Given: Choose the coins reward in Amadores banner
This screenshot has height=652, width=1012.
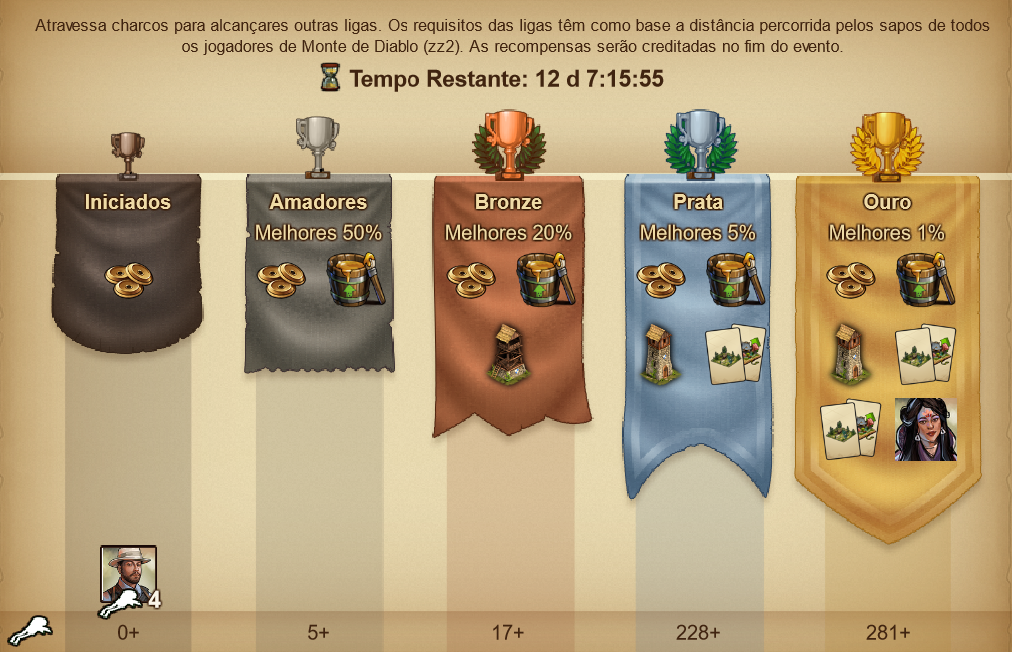Looking at the screenshot, I should 281,279.
